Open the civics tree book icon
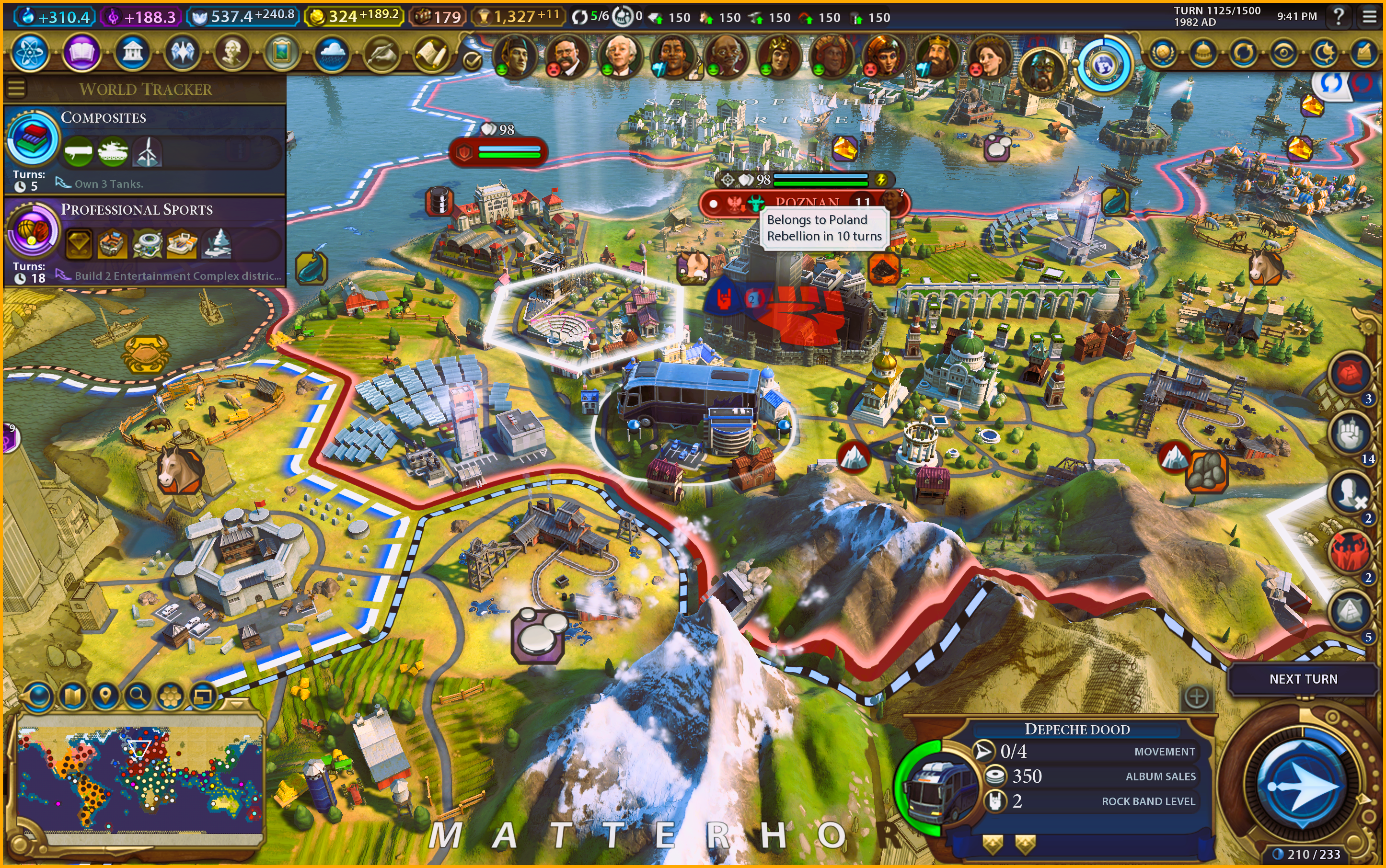The image size is (1386, 868). coord(81,53)
